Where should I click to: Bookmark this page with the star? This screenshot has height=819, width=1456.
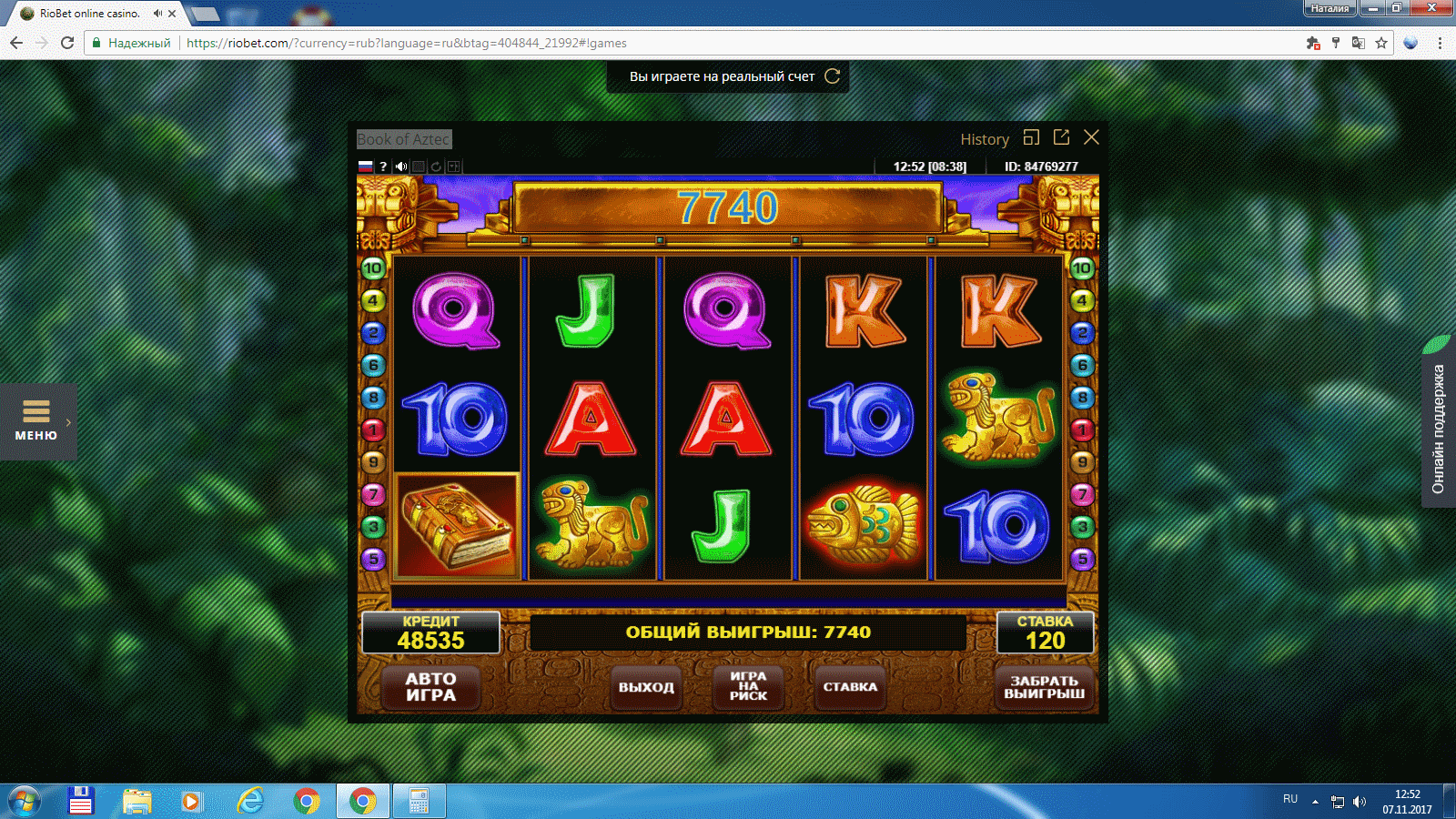point(1381,43)
